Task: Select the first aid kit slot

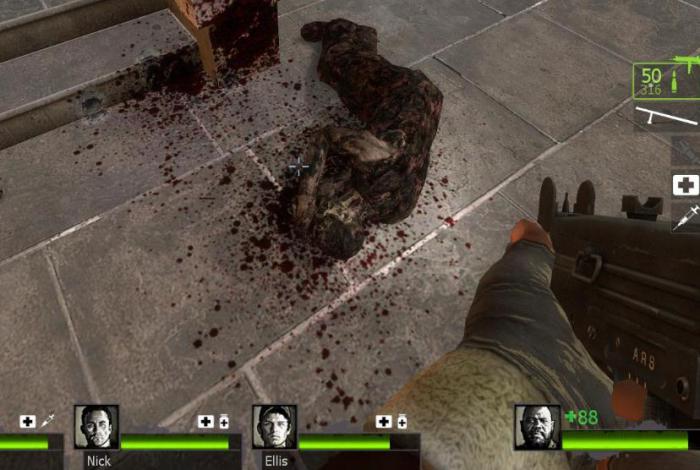Action: [685, 185]
